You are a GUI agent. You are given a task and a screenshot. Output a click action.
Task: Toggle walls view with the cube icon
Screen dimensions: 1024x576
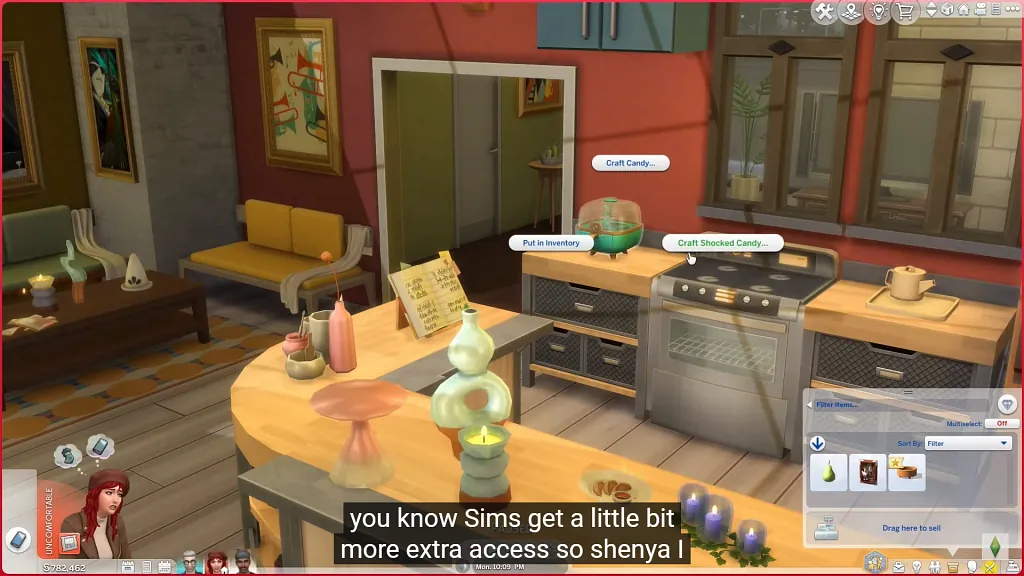pyautogui.click(x=948, y=10)
